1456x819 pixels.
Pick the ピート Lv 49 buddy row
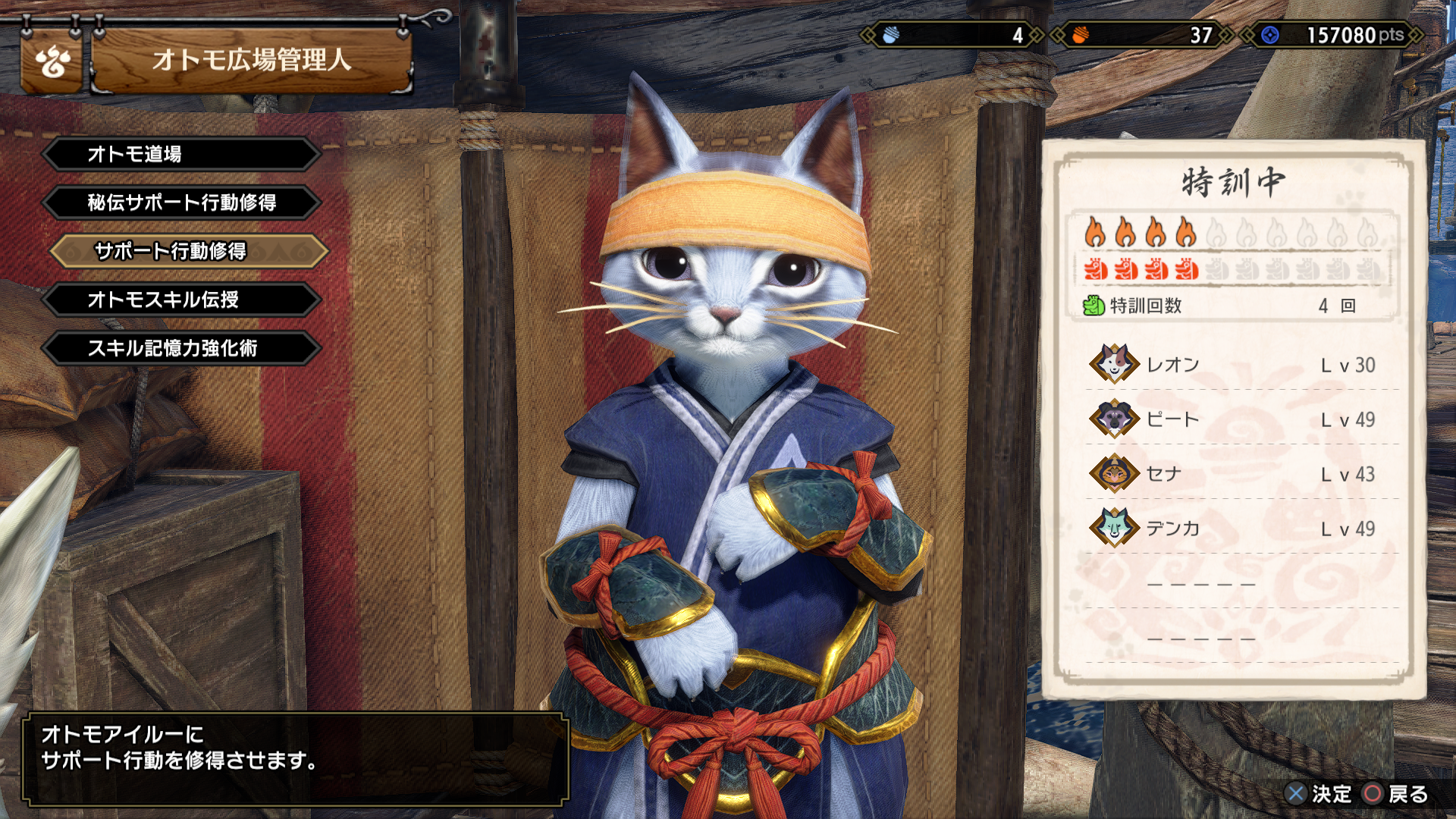(x=1233, y=419)
